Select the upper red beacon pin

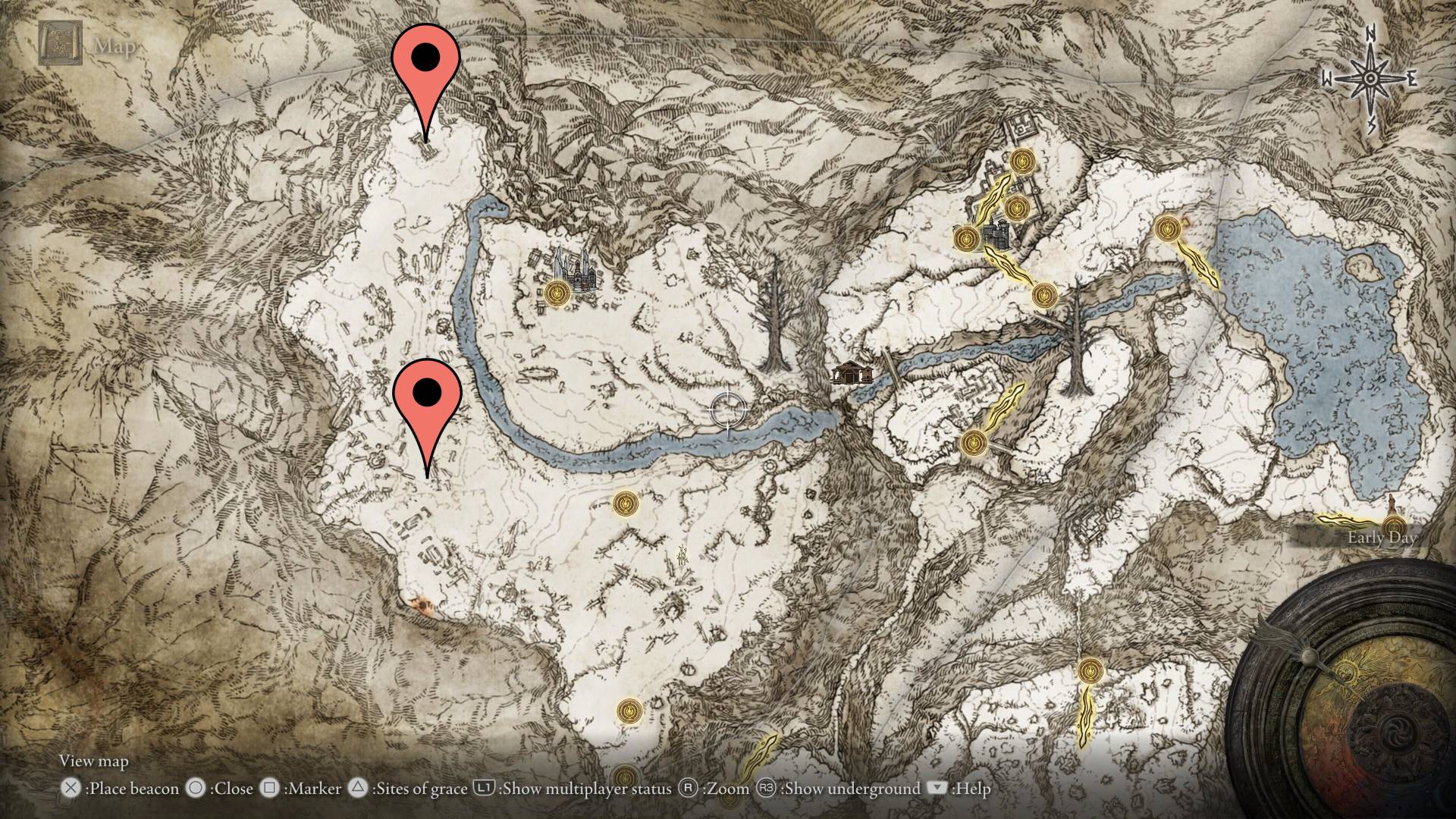[x=427, y=57]
